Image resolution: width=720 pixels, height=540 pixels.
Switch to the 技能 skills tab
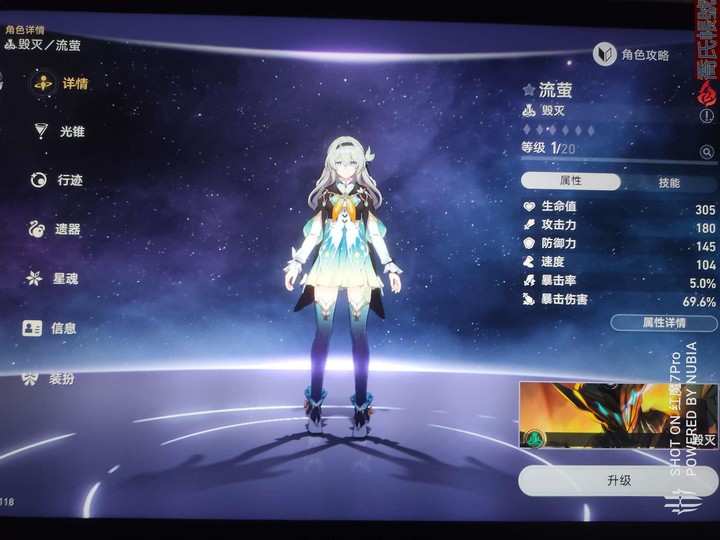click(x=668, y=183)
